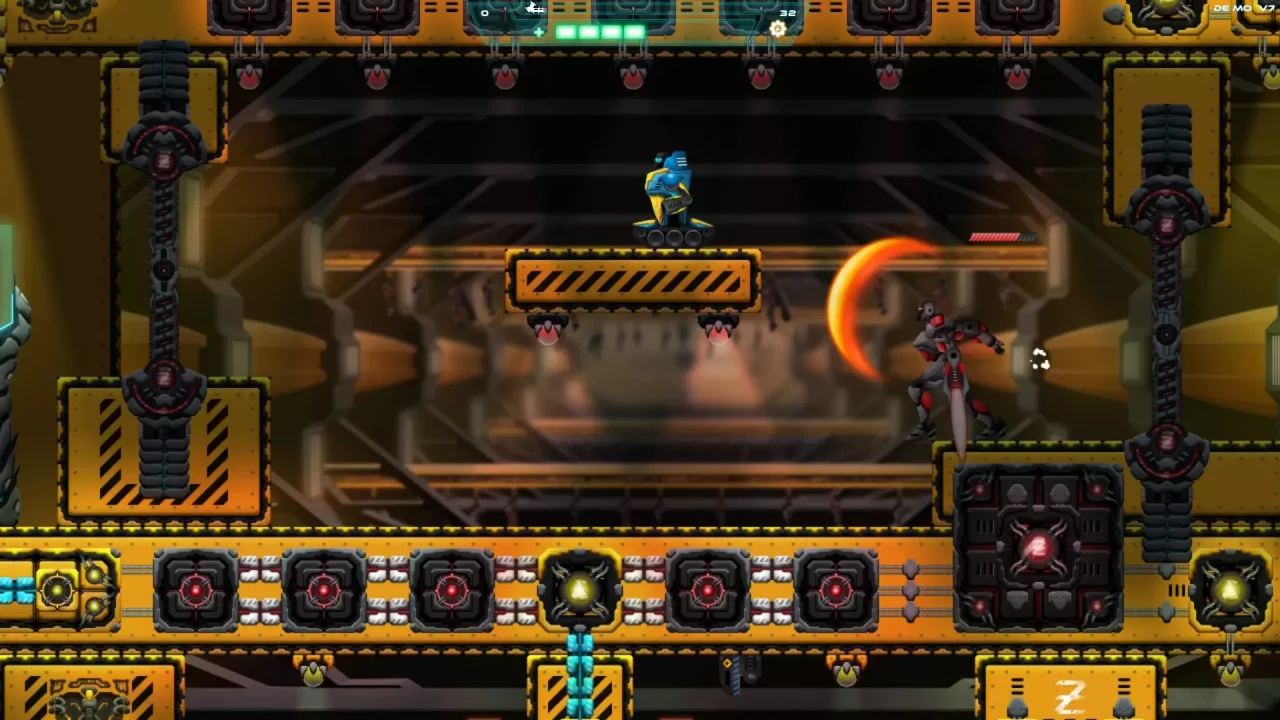Image resolution: width=1280 pixels, height=720 pixels.
Task: Select the green plus health icon
Action: tap(539, 31)
